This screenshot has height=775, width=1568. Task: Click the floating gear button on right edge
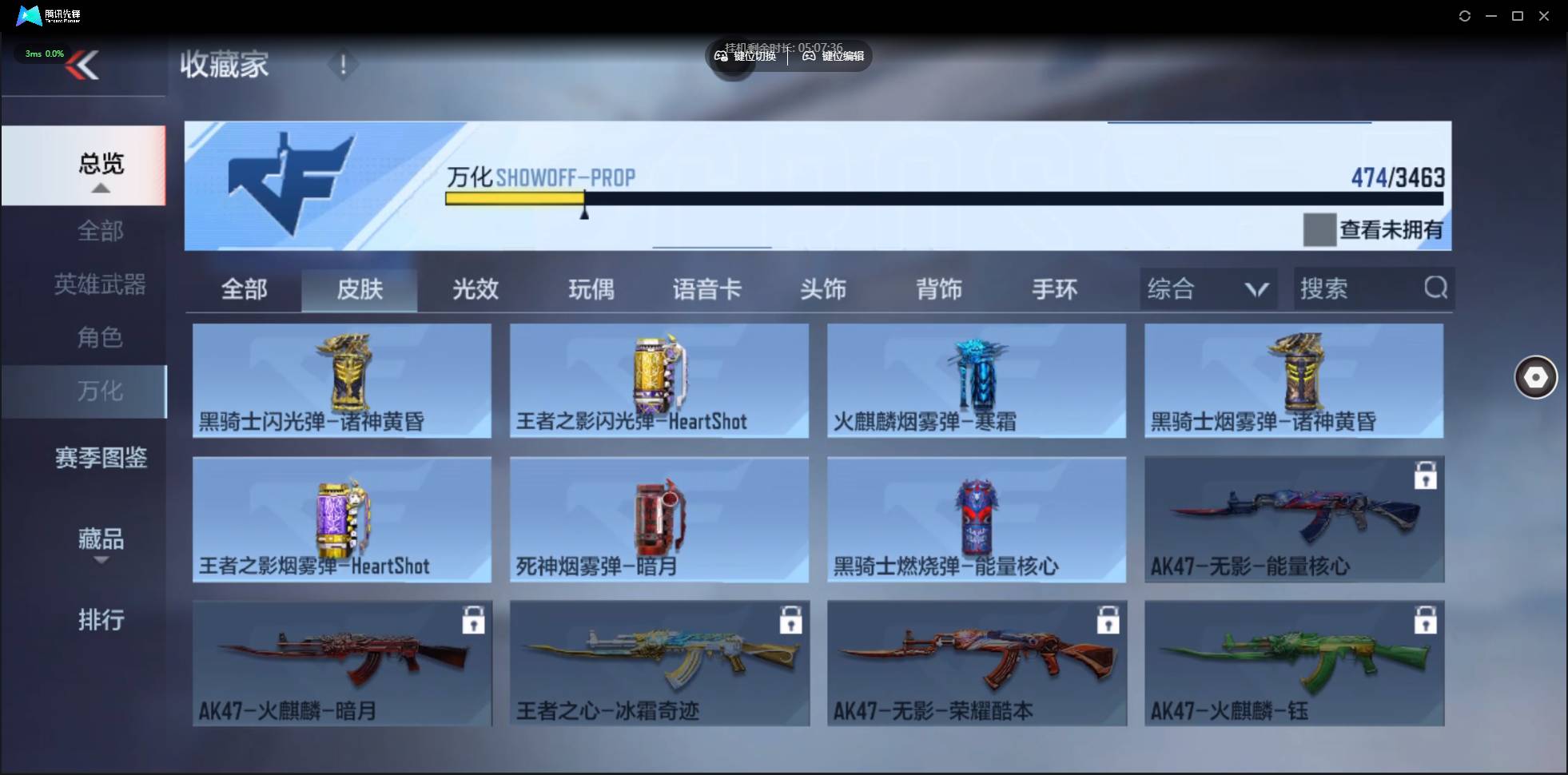[x=1537, y=376]
